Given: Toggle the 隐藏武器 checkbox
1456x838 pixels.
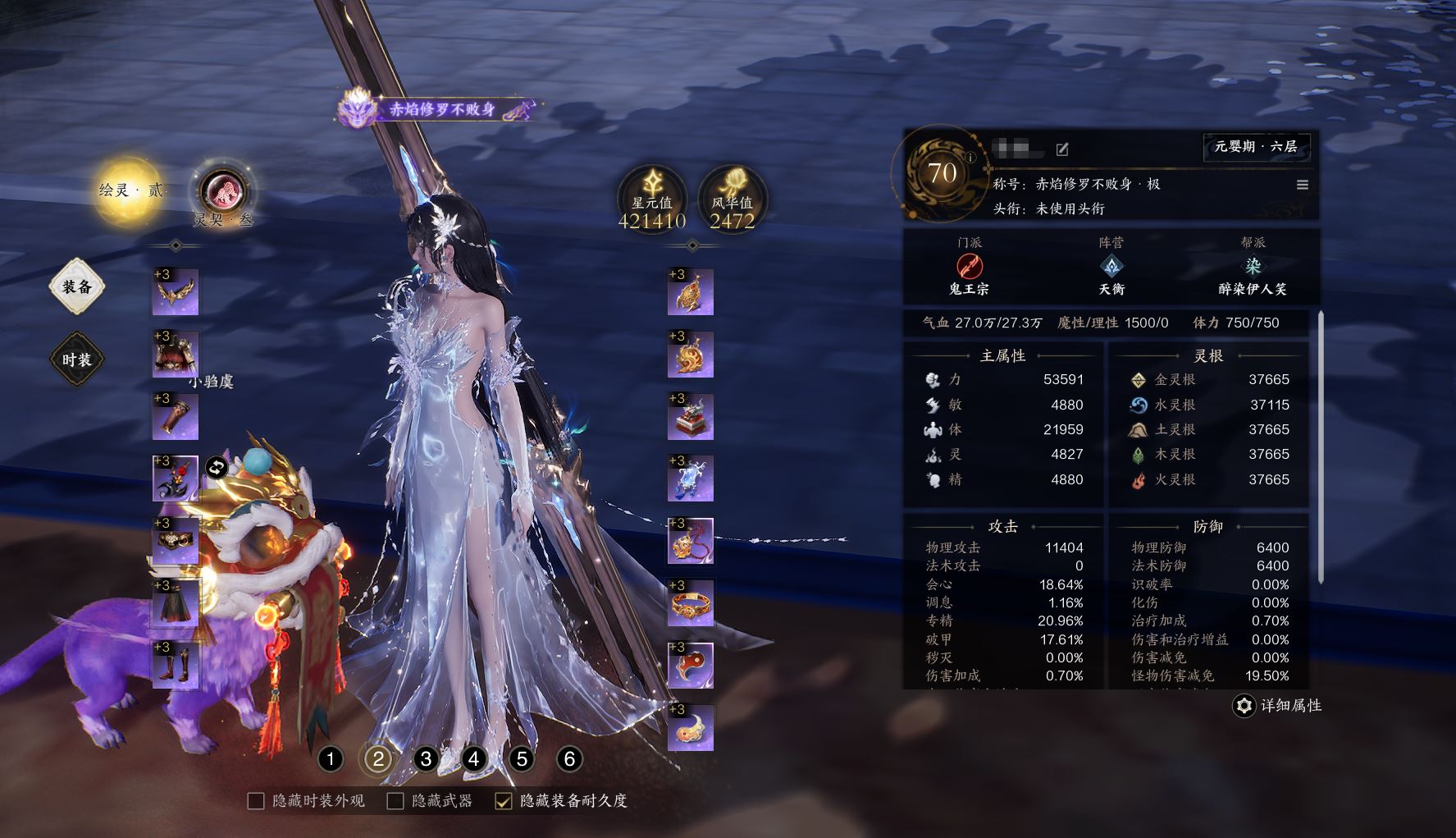Looking at the screenshot, I should pos(395,801).
